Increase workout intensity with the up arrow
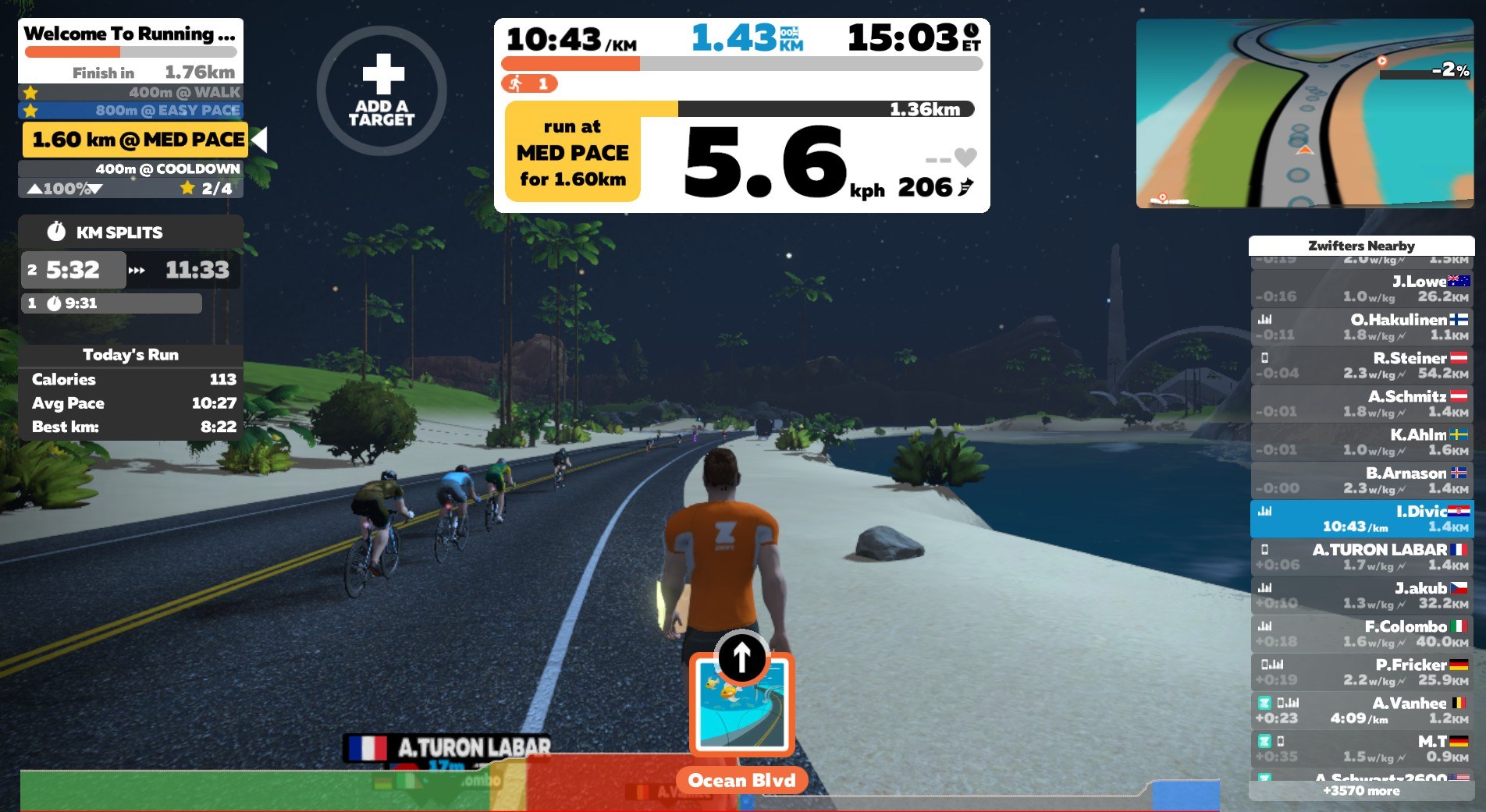 (35, 189)
